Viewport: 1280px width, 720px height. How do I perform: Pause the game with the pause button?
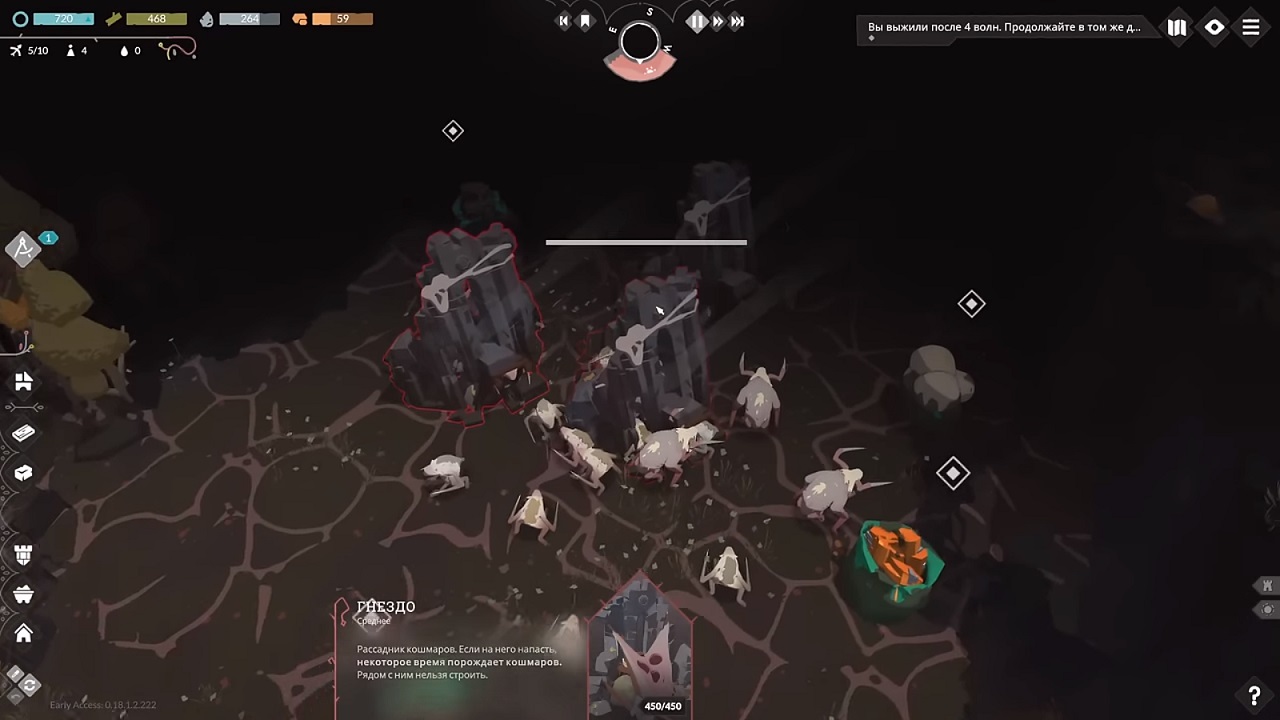tap(696, 21)
